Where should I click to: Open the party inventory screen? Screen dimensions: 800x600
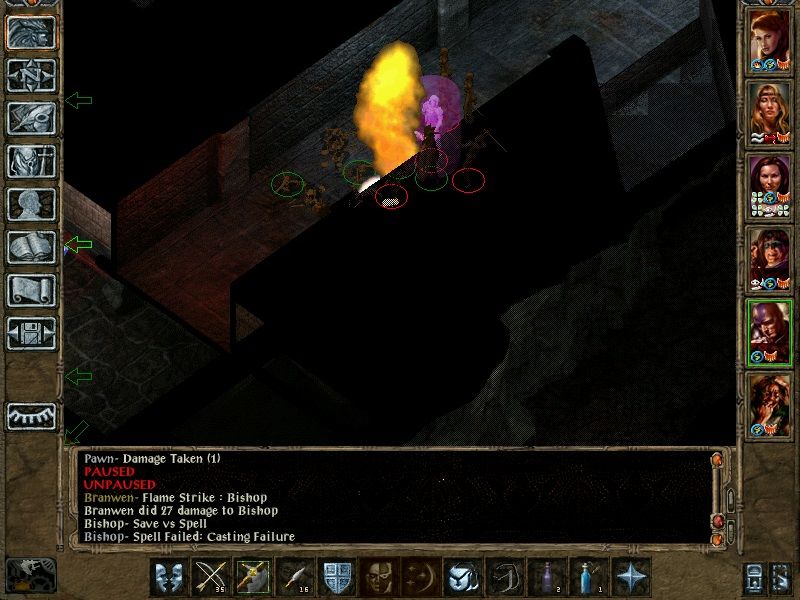tap(32, 161)
